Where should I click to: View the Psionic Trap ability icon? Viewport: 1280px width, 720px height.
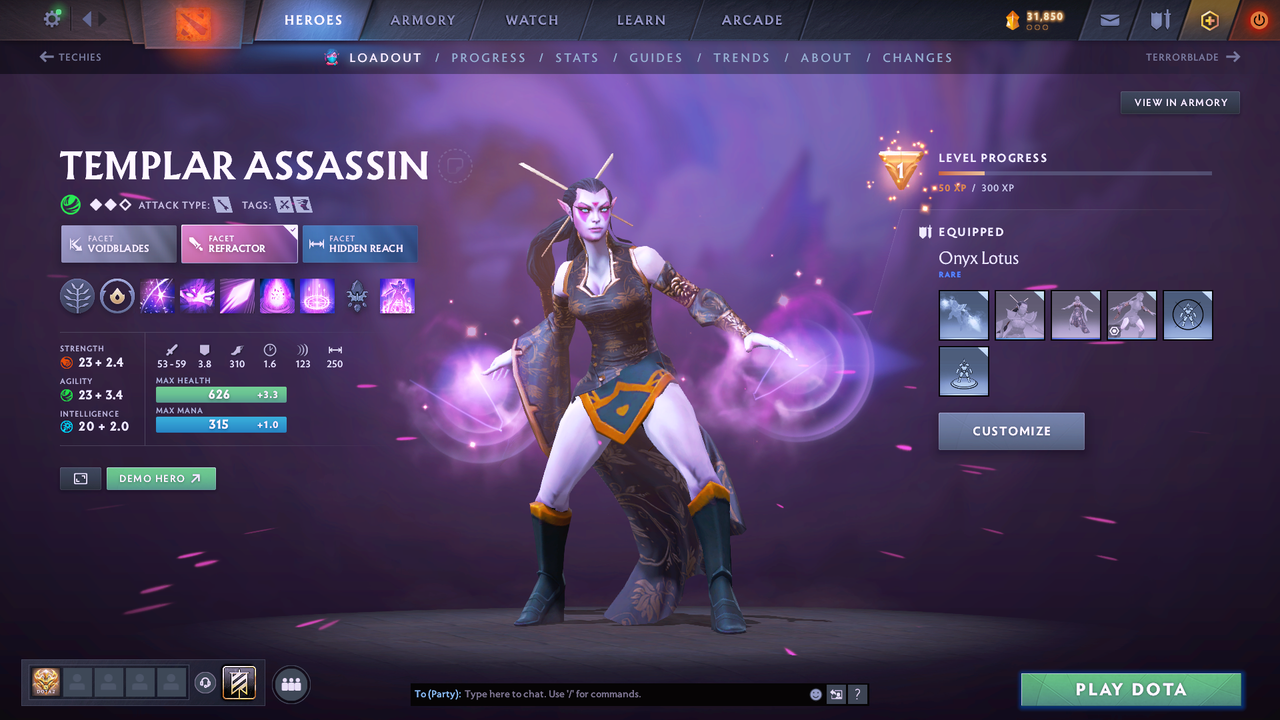pos(277,296)
